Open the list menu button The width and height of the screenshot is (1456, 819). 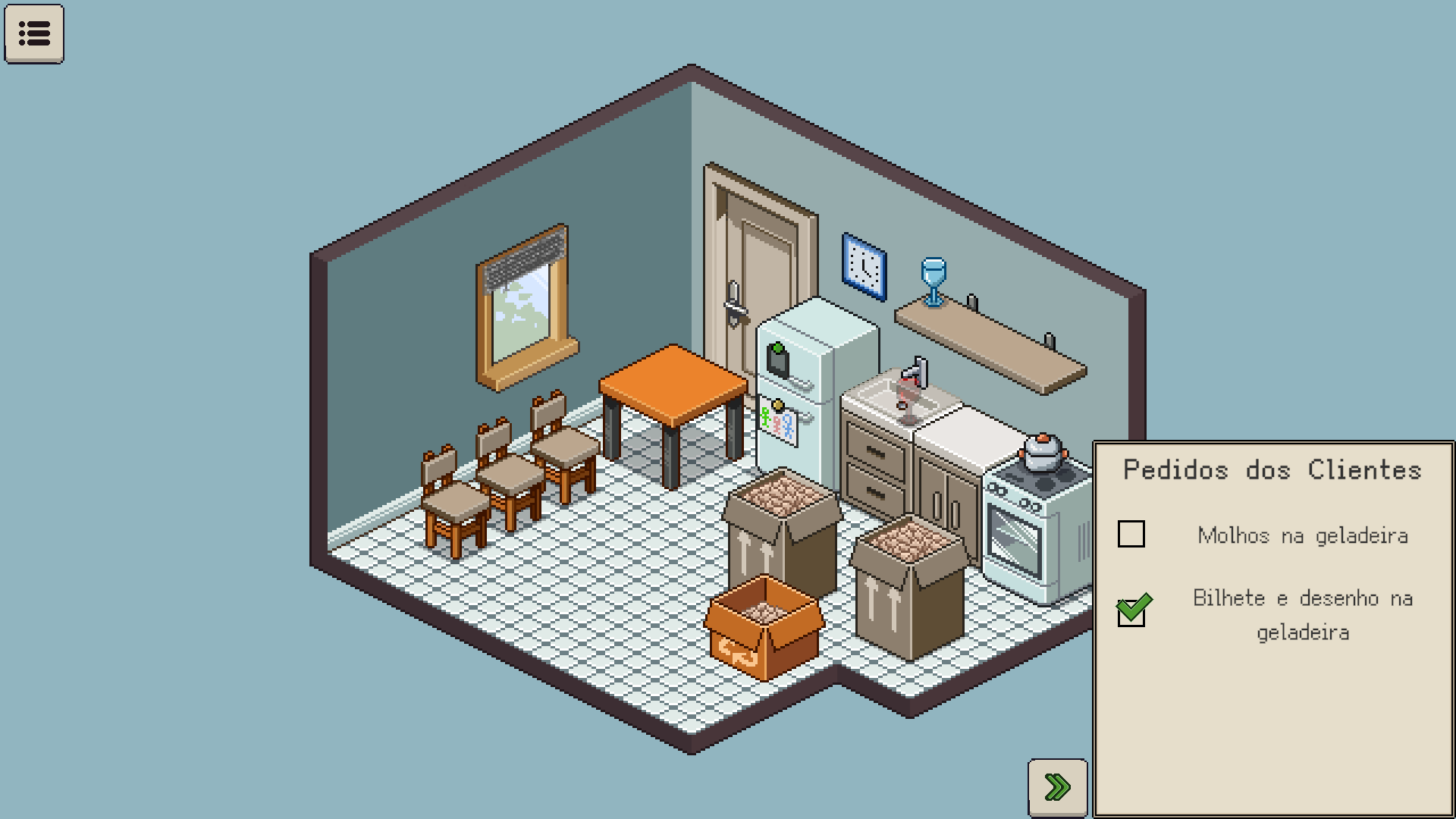(x=34, y=33)
